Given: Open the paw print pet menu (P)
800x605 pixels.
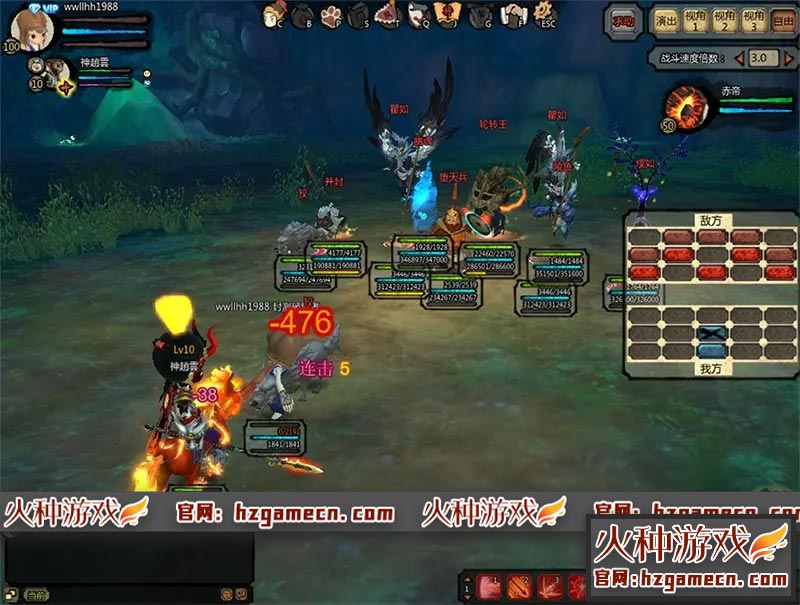Looking at the screenshot, I should pyautogui.click(x=333, y=16).
